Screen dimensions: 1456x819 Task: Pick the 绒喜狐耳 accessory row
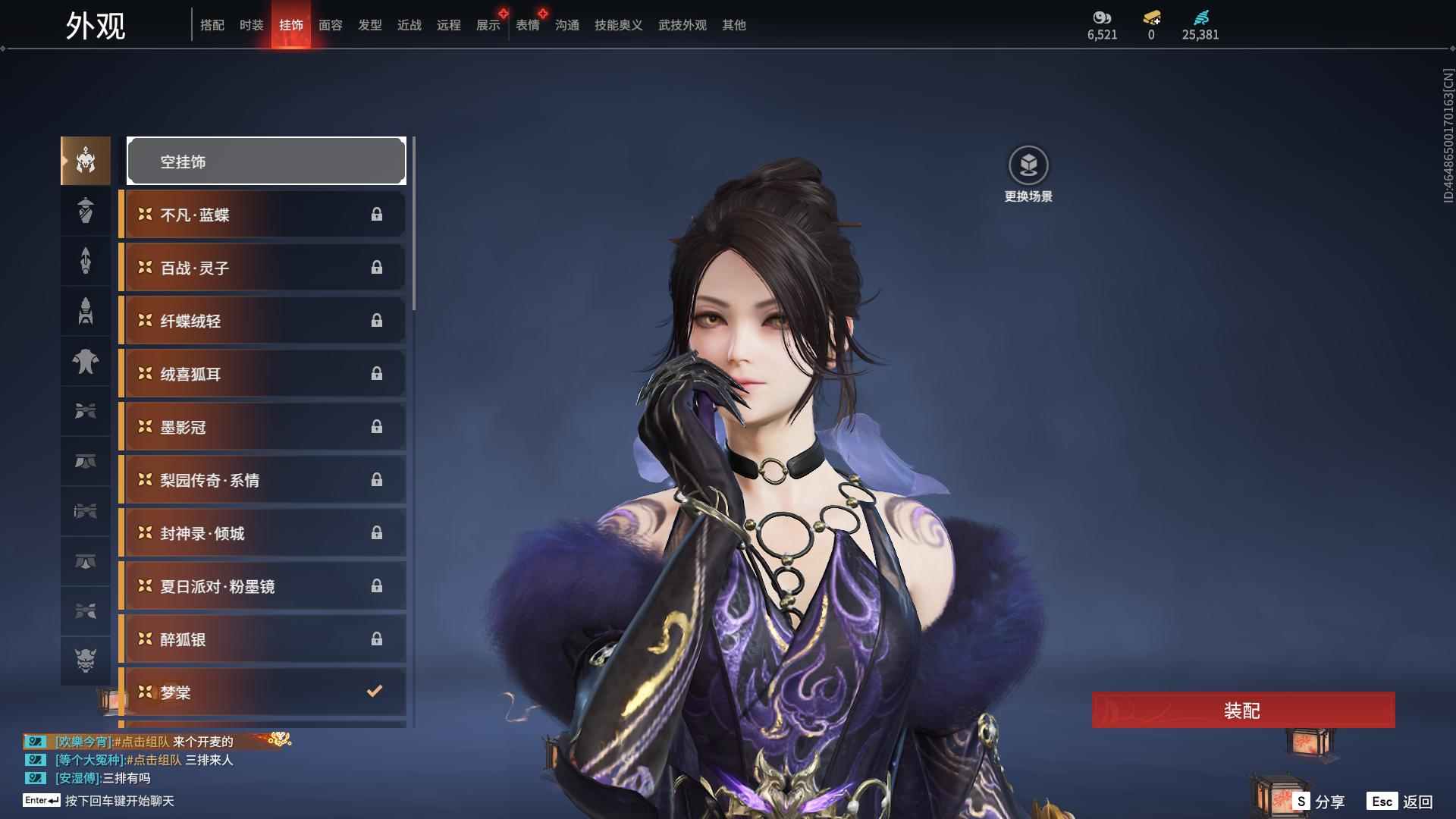pyautogui.click(x=262, y=374)
